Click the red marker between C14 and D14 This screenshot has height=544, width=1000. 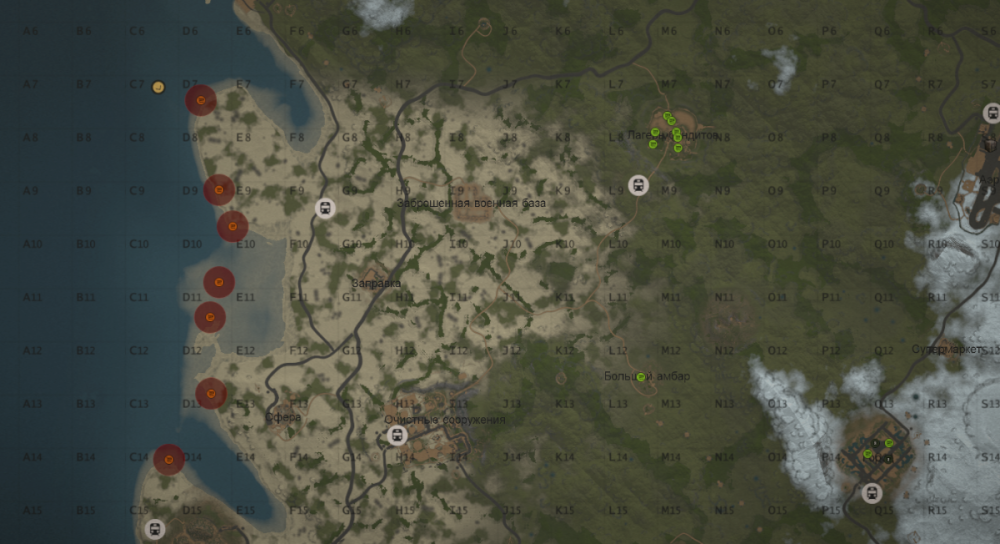click(x=169, y=459)
